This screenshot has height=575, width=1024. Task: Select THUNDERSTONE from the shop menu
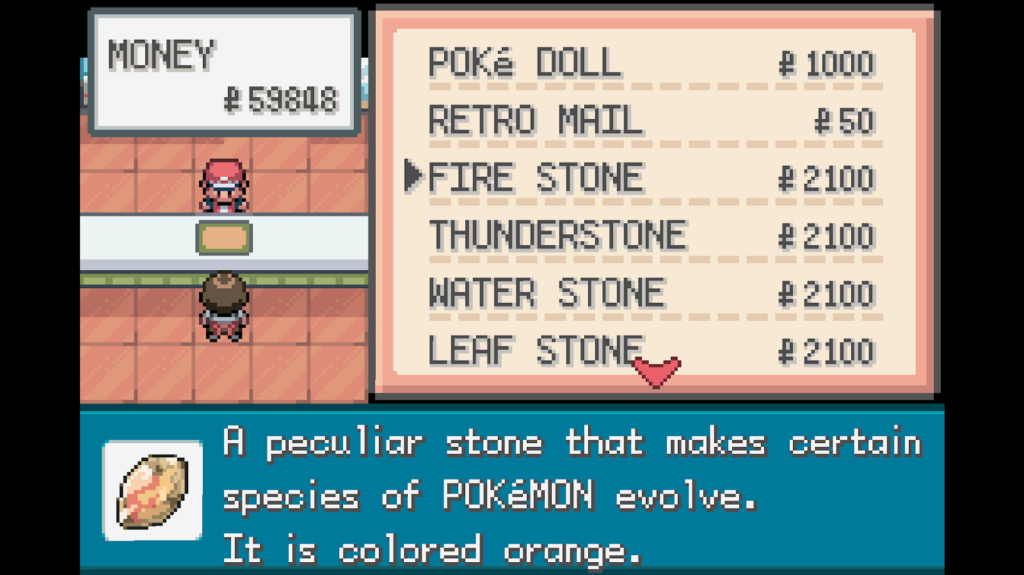tap(557, 237)
